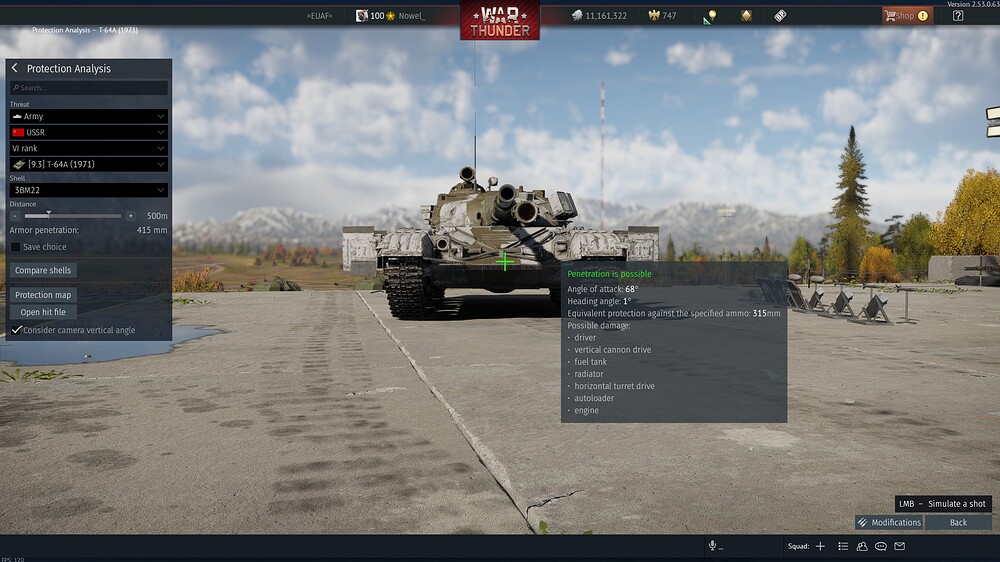Increase distance with the plus button
Image resolution: width=1000 pixels, height=562 pixels.
(130, 215)
